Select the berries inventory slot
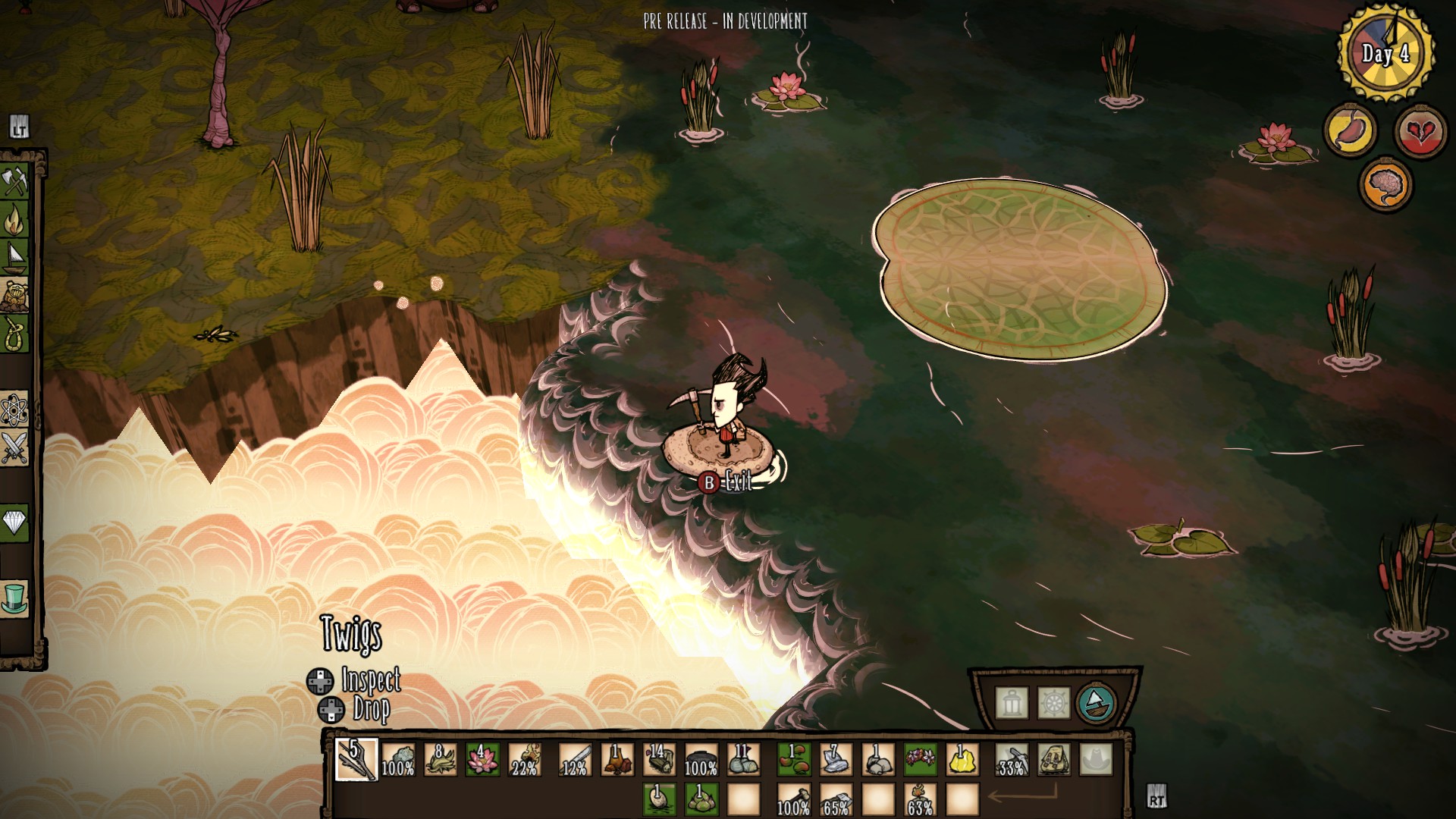 (x=793, y=758)
